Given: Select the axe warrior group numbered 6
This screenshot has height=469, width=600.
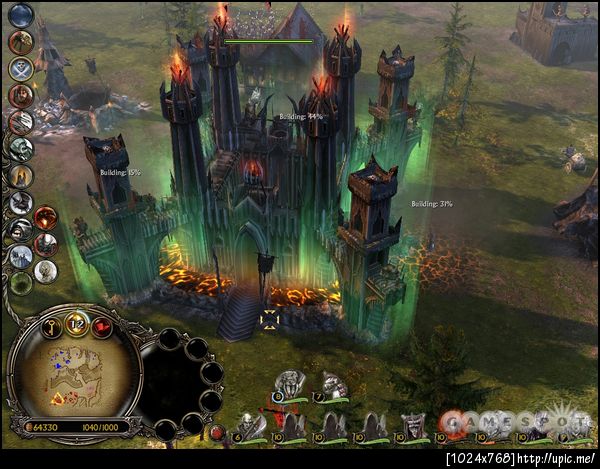Looking at the screenshot, I should [x=250, y=427].
